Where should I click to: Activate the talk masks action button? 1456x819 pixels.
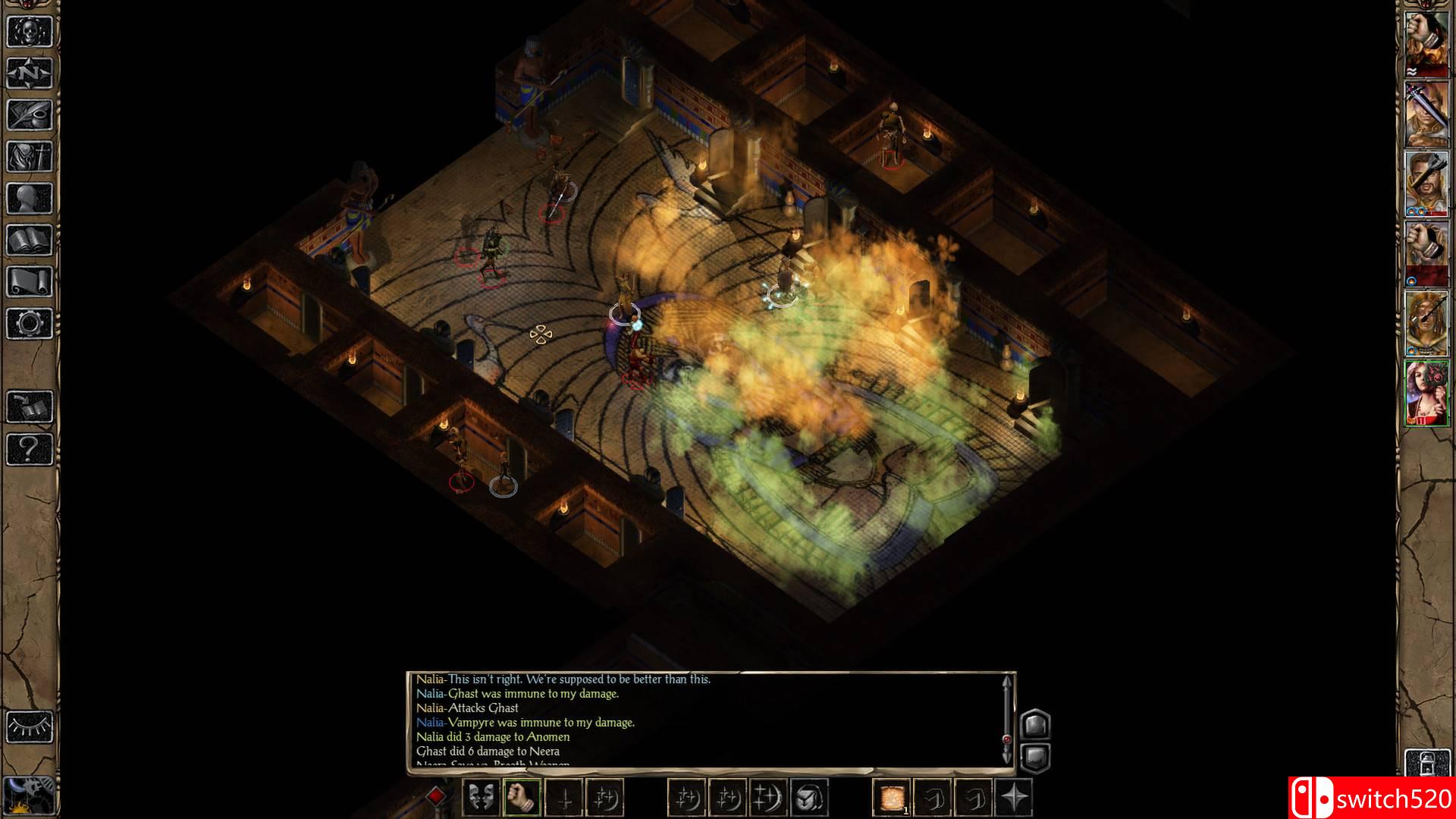pyautogui.click(x=481, y=797)
